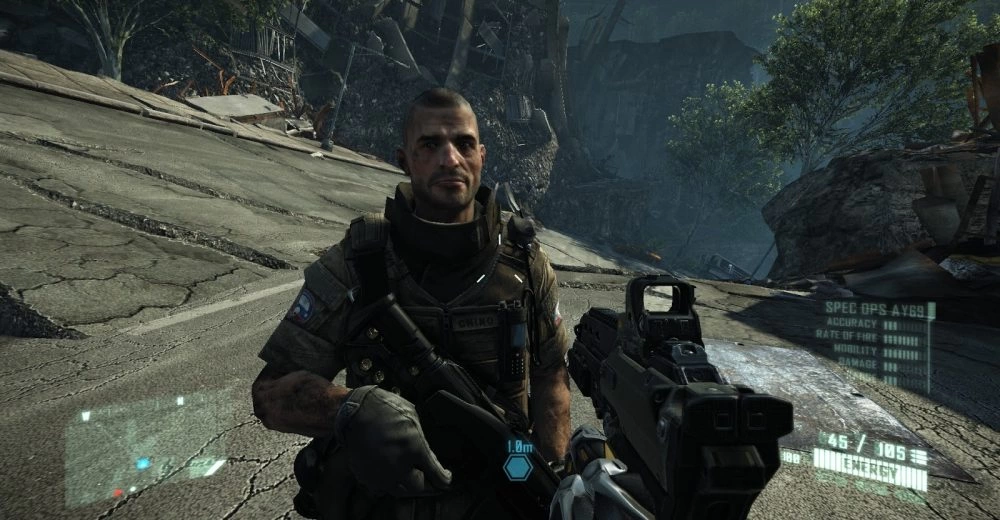Select the blue hexagon objective marker

click(517, 466)
